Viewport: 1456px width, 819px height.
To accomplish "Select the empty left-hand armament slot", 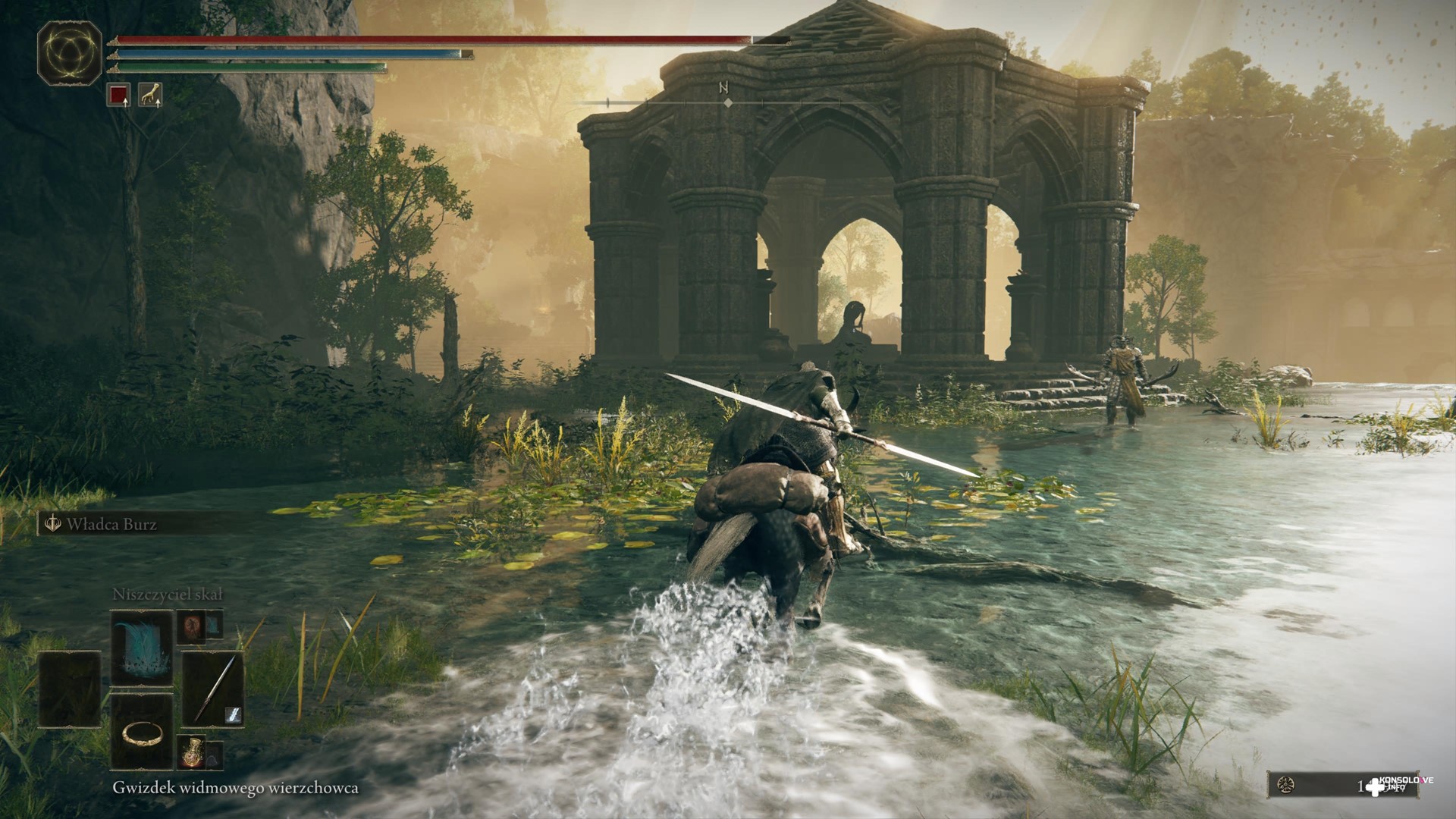I will pyautogui.click(x=70, y=689).
